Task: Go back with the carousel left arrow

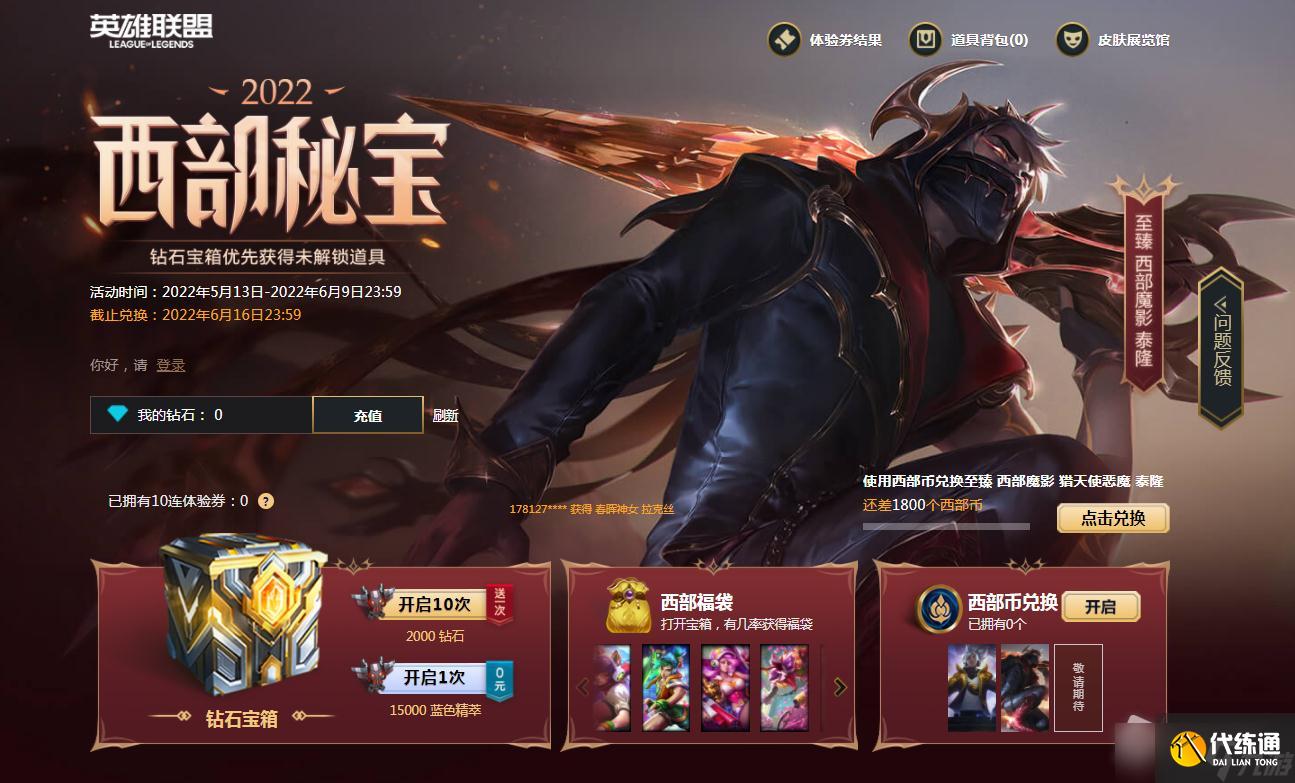Action: [x=584, y=687]
